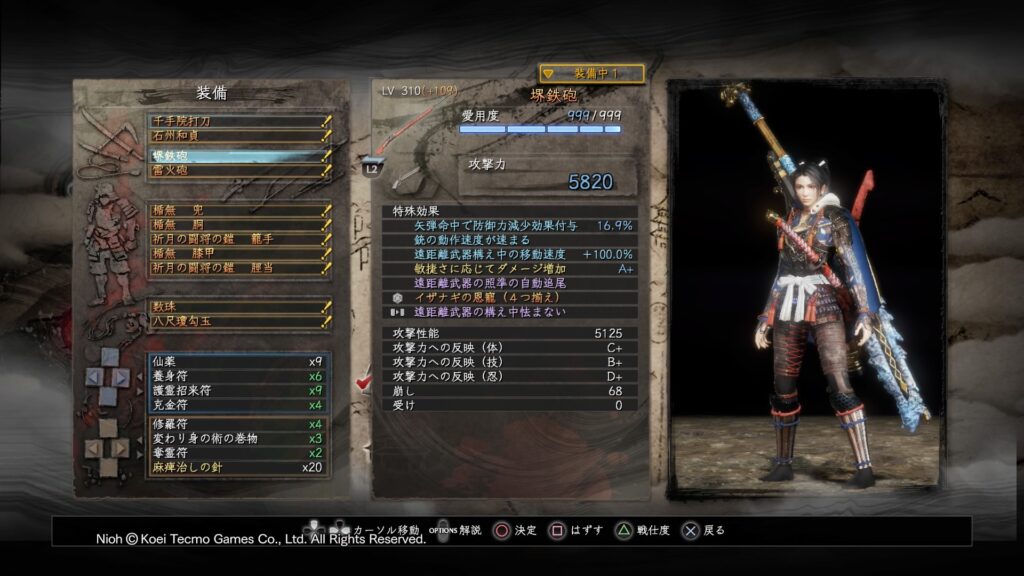Screen dimensions: 1024x576
Task: Open the 楯無 兜 helmet slot
Action: [238, 210]
